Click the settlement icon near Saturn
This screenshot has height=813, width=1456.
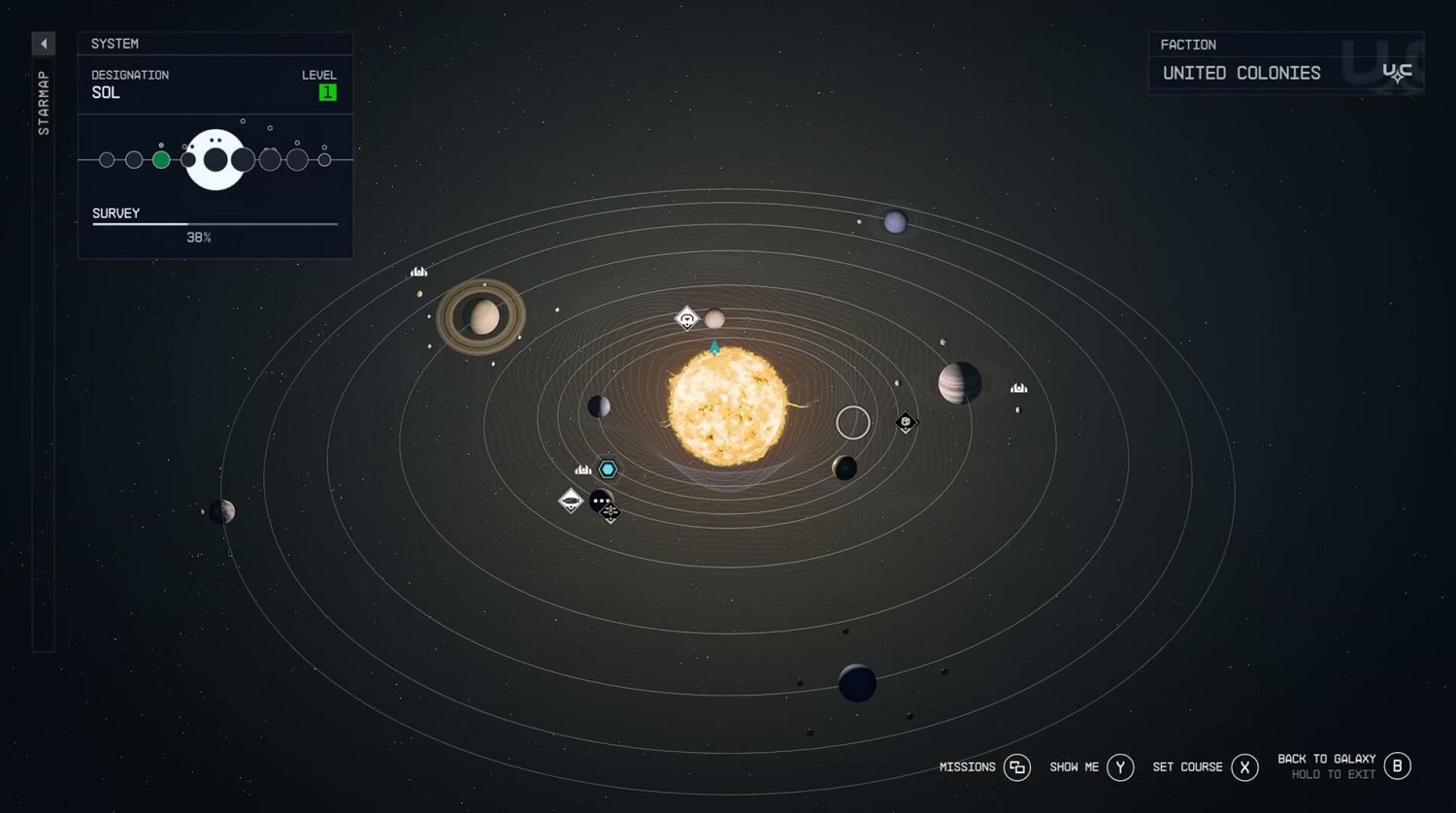tap(418, 272)
